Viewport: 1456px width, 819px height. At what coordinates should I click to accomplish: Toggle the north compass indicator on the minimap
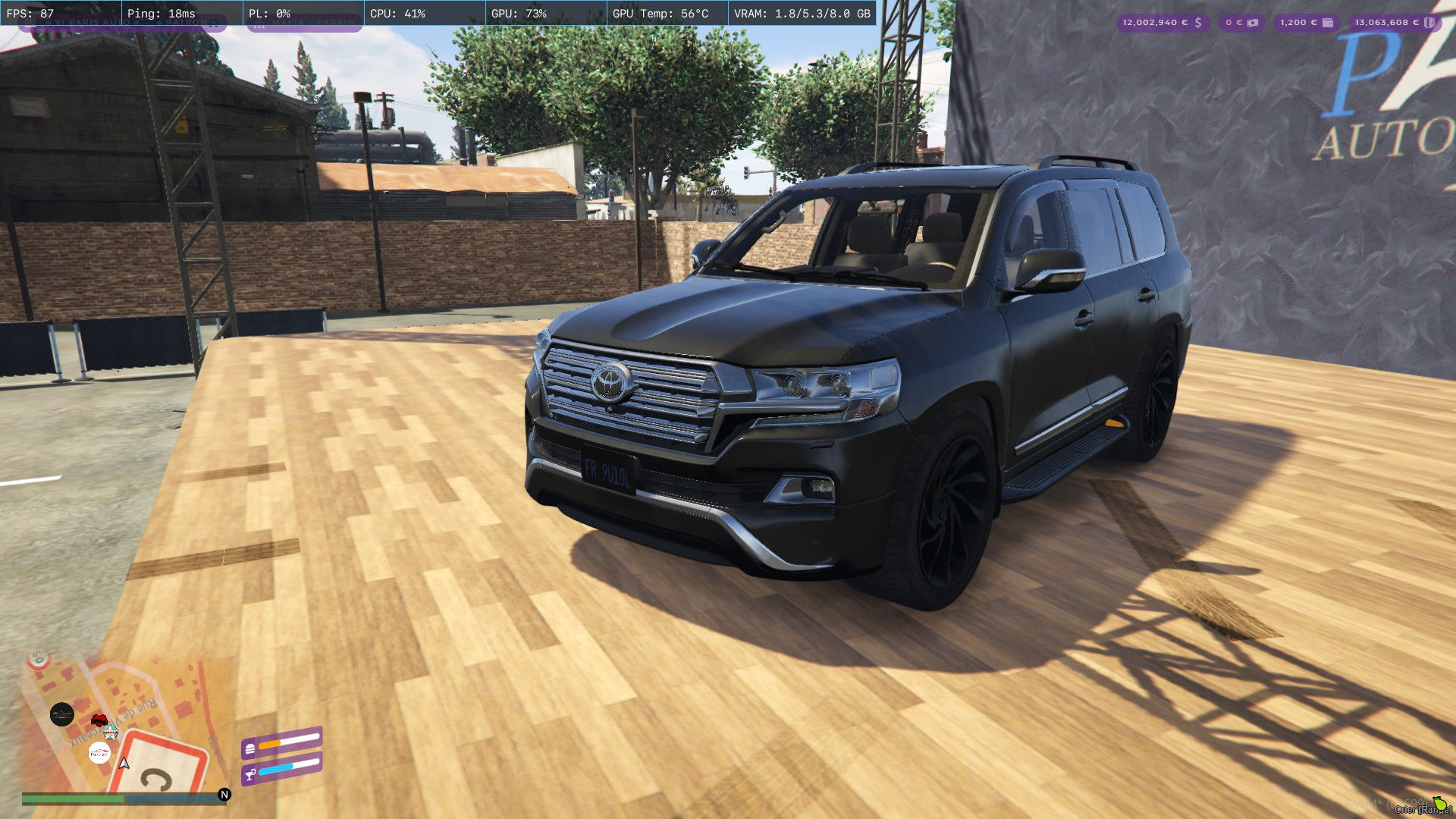224,795
